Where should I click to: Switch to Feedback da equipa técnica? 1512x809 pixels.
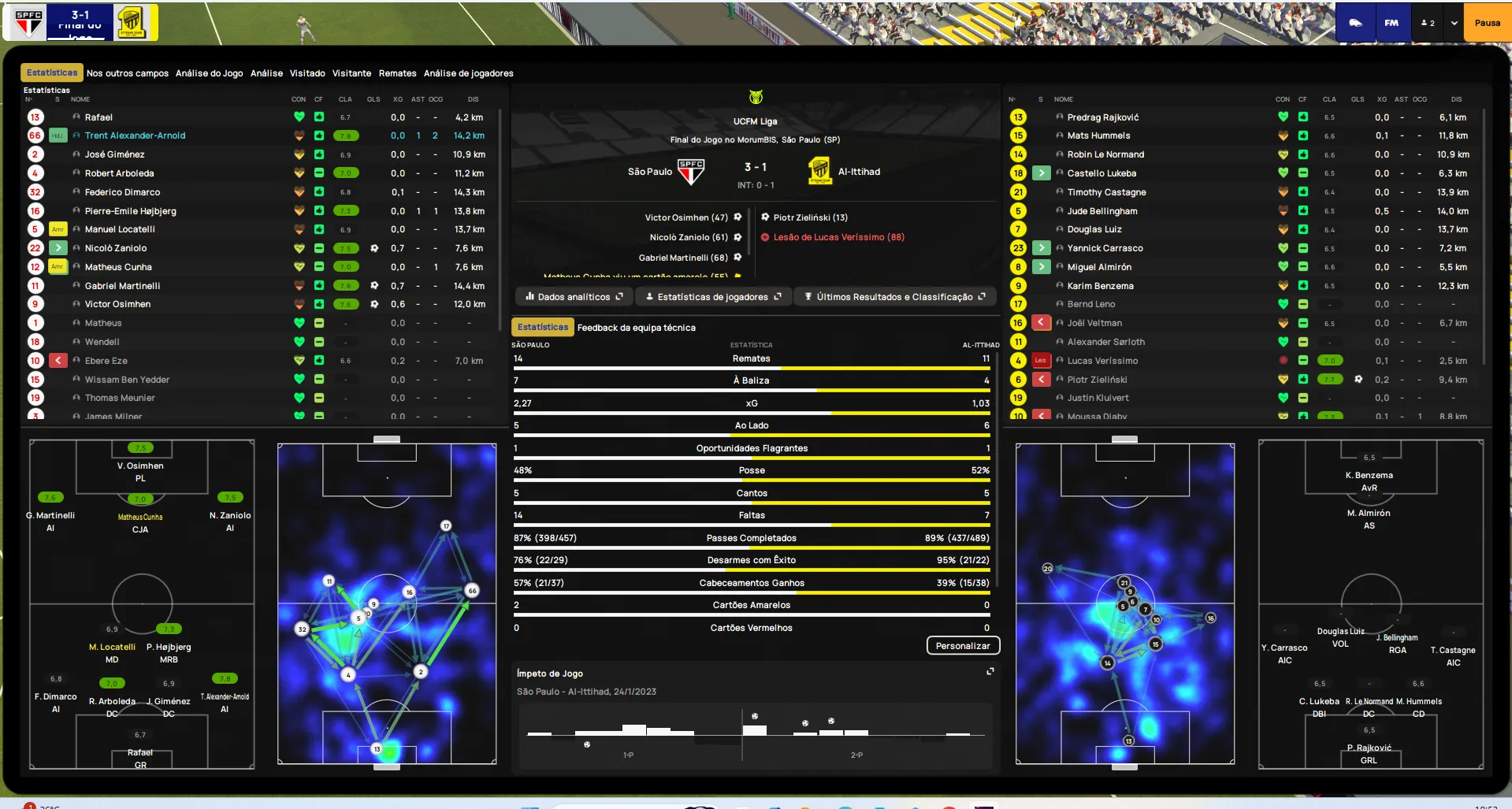(x=636, y=328)
